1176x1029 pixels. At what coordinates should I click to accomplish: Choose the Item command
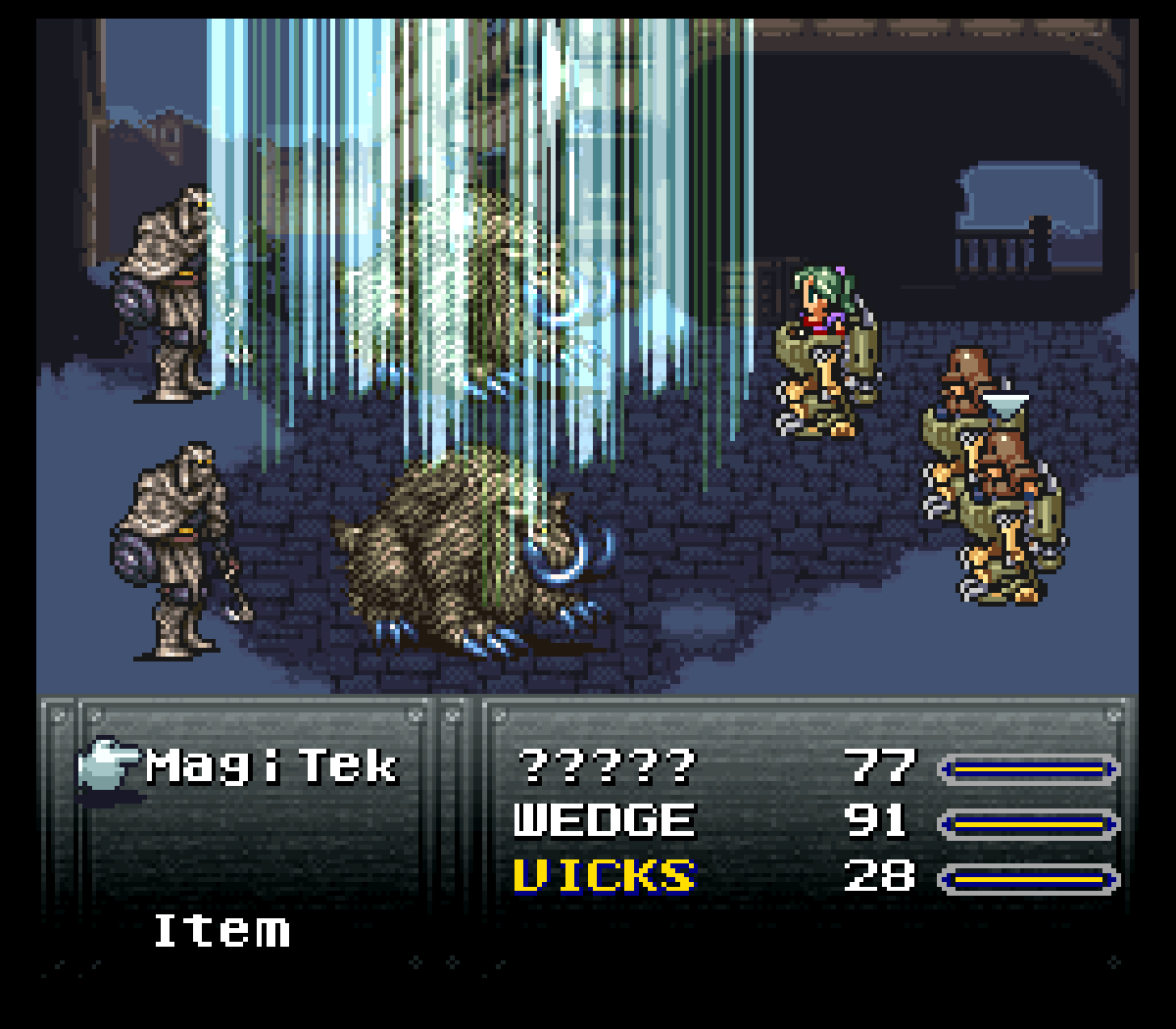pos(221,930)
